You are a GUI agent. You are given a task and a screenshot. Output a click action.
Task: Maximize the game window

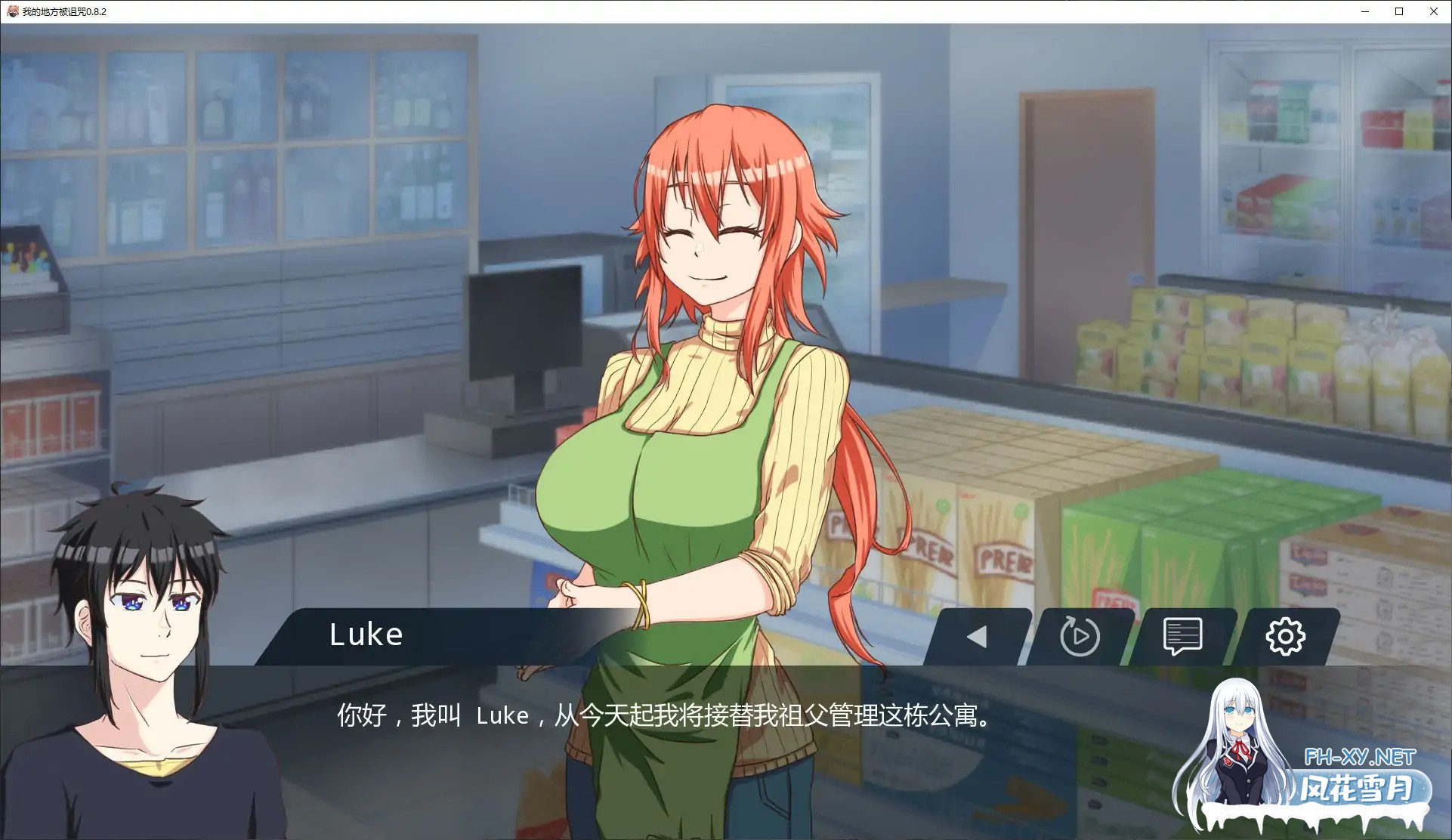tap(1399, 11)
